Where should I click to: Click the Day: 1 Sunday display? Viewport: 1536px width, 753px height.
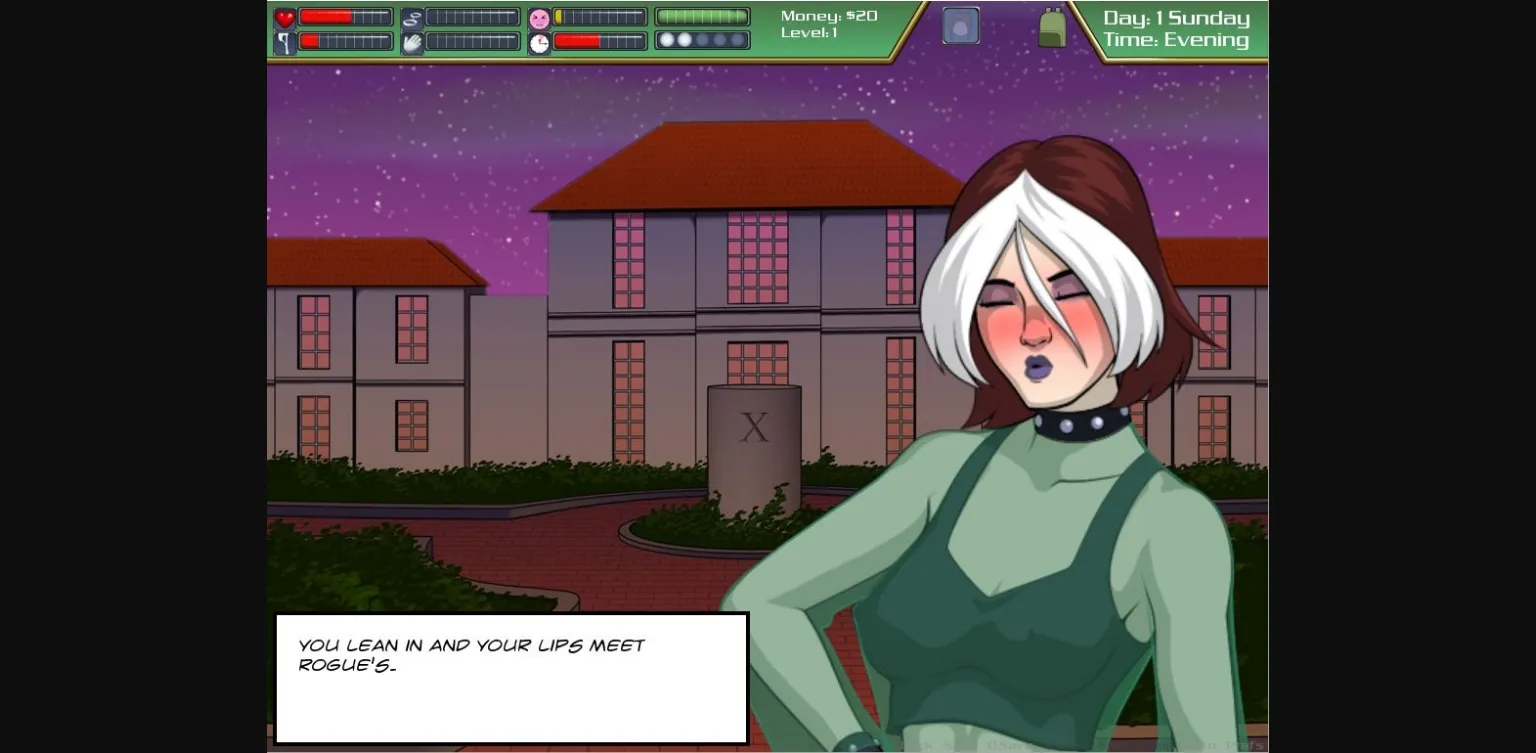coord(1176,17)
